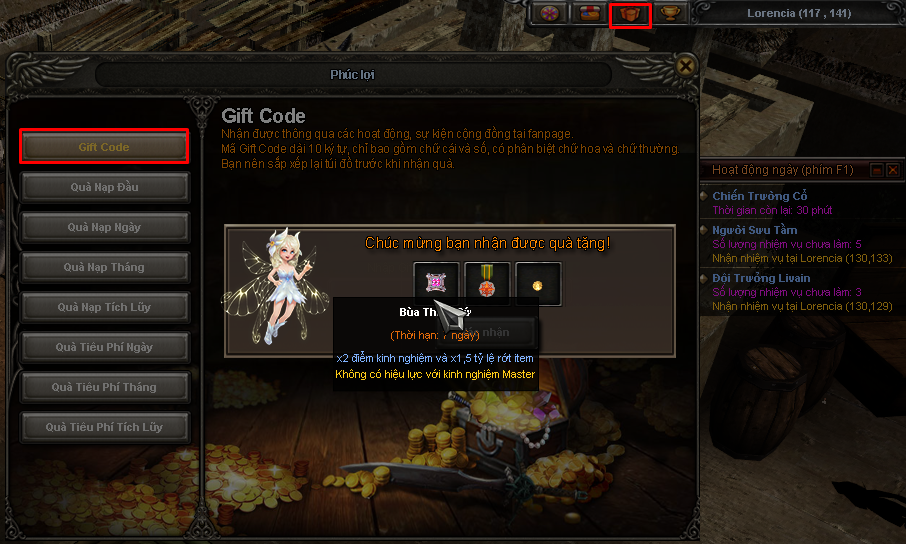The image size is (906, 544).
Task: Select the Gift Code tab
Action: pyautogui.click(x=104, y=147)
